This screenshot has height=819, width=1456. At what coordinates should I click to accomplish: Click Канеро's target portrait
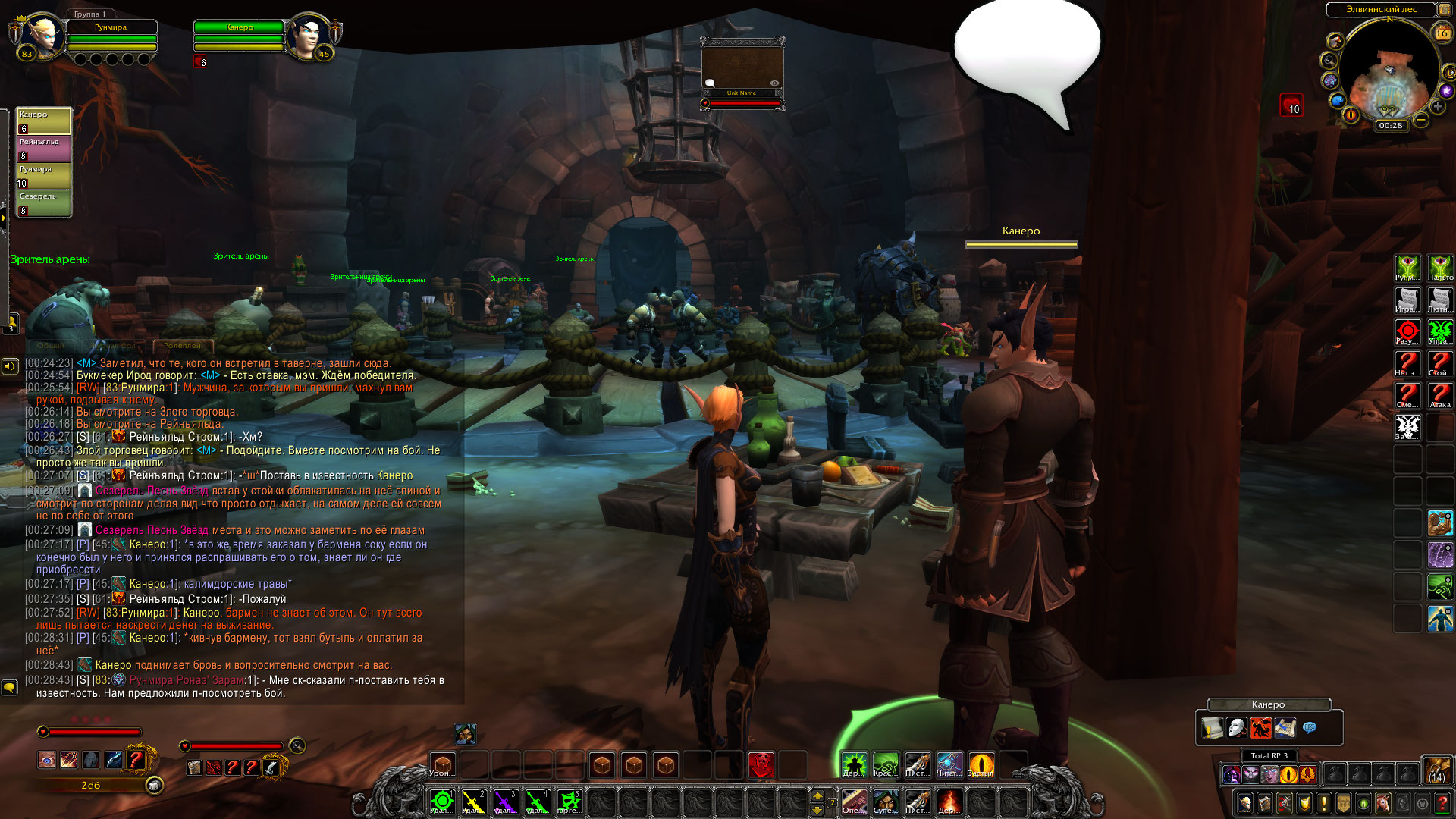[x=309, y=36]
